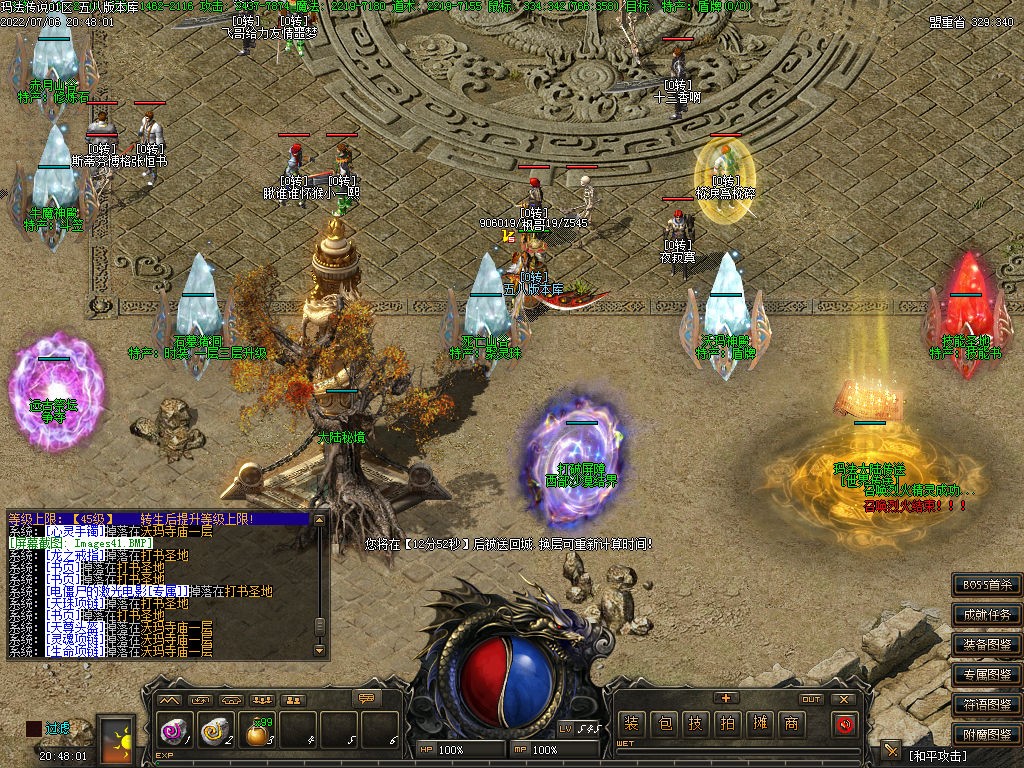Viewport: 1024px width, 768px height.
Task: Close the game with the X button
Action: (x=843, y=699)
